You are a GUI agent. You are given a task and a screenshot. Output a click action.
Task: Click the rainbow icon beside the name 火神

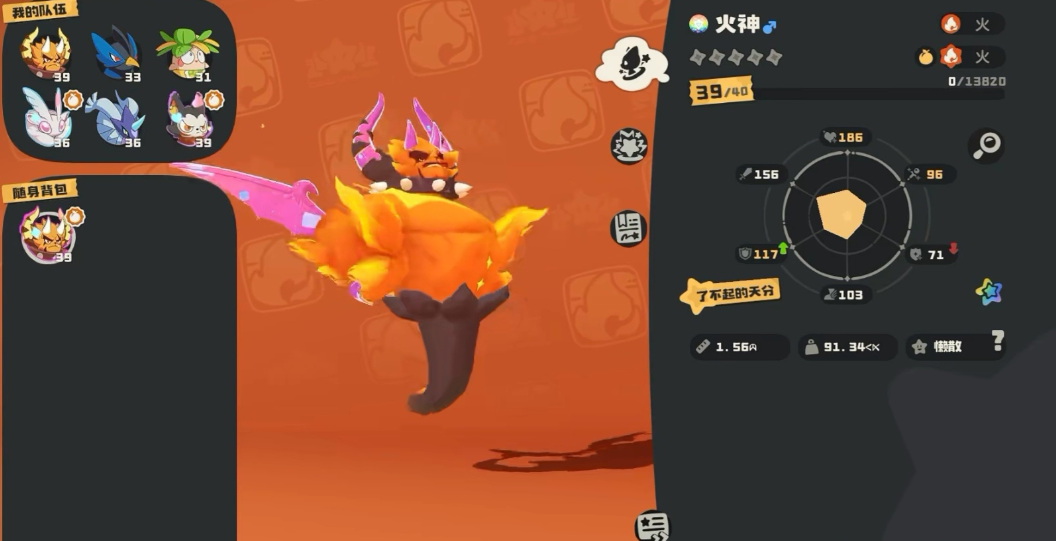699,24
